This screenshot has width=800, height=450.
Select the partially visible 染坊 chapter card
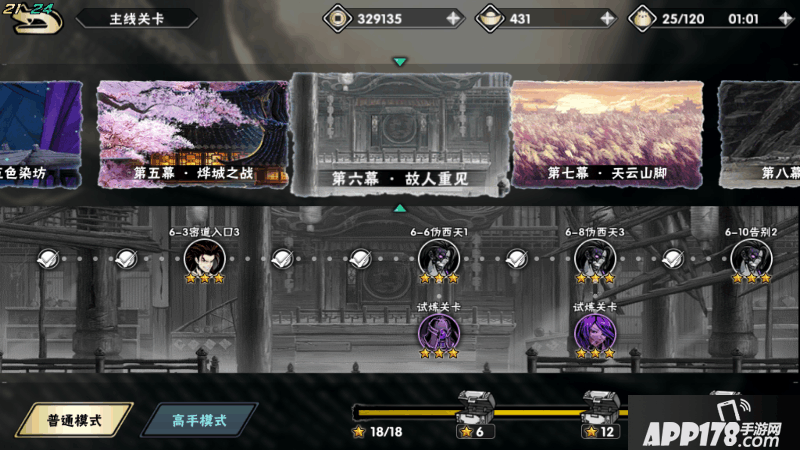(x=40, y=134)
